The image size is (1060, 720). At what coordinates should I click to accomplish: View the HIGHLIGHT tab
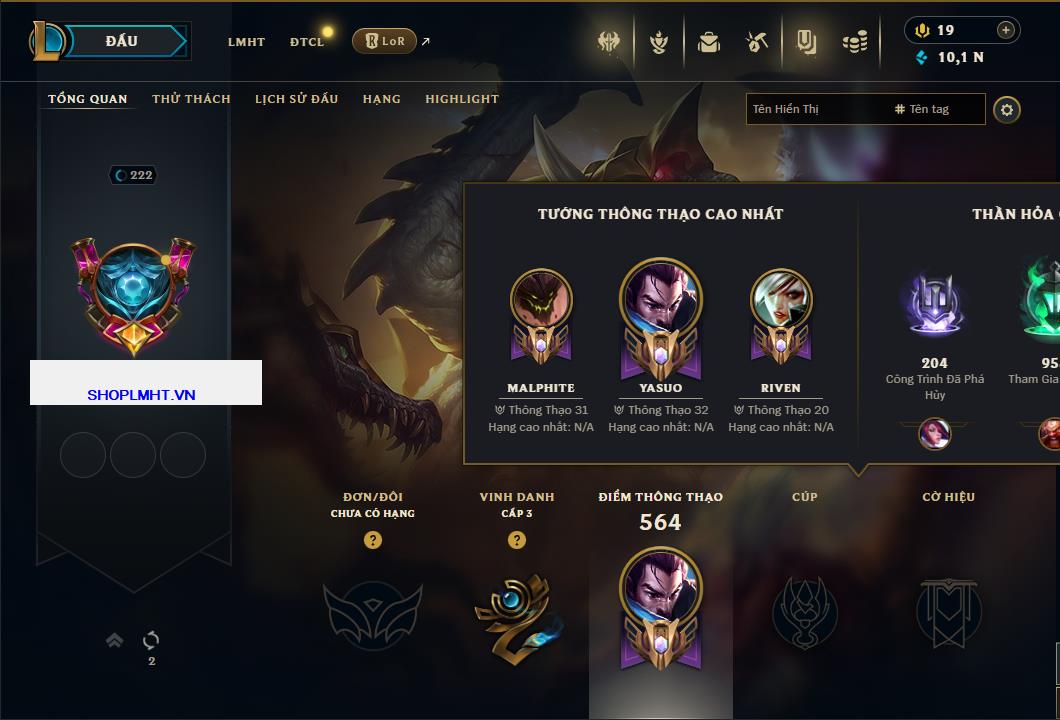461,99
